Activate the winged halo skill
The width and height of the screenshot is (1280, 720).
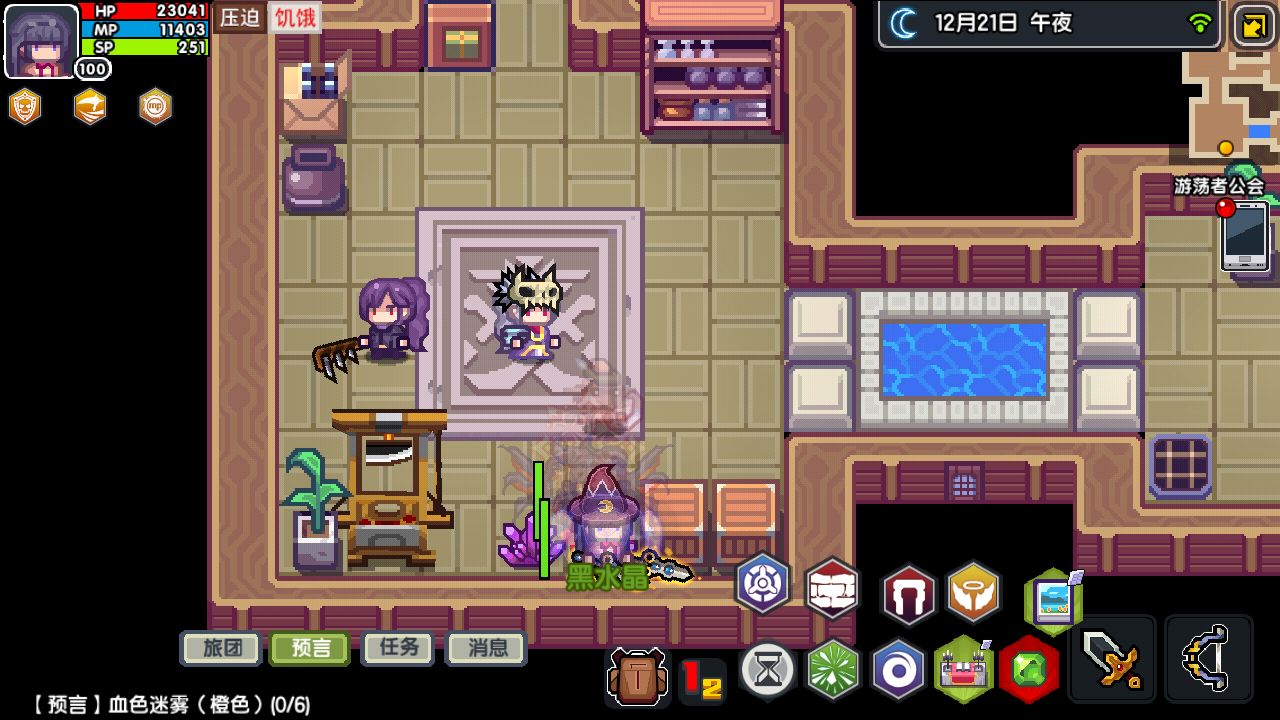pos(973,592)
